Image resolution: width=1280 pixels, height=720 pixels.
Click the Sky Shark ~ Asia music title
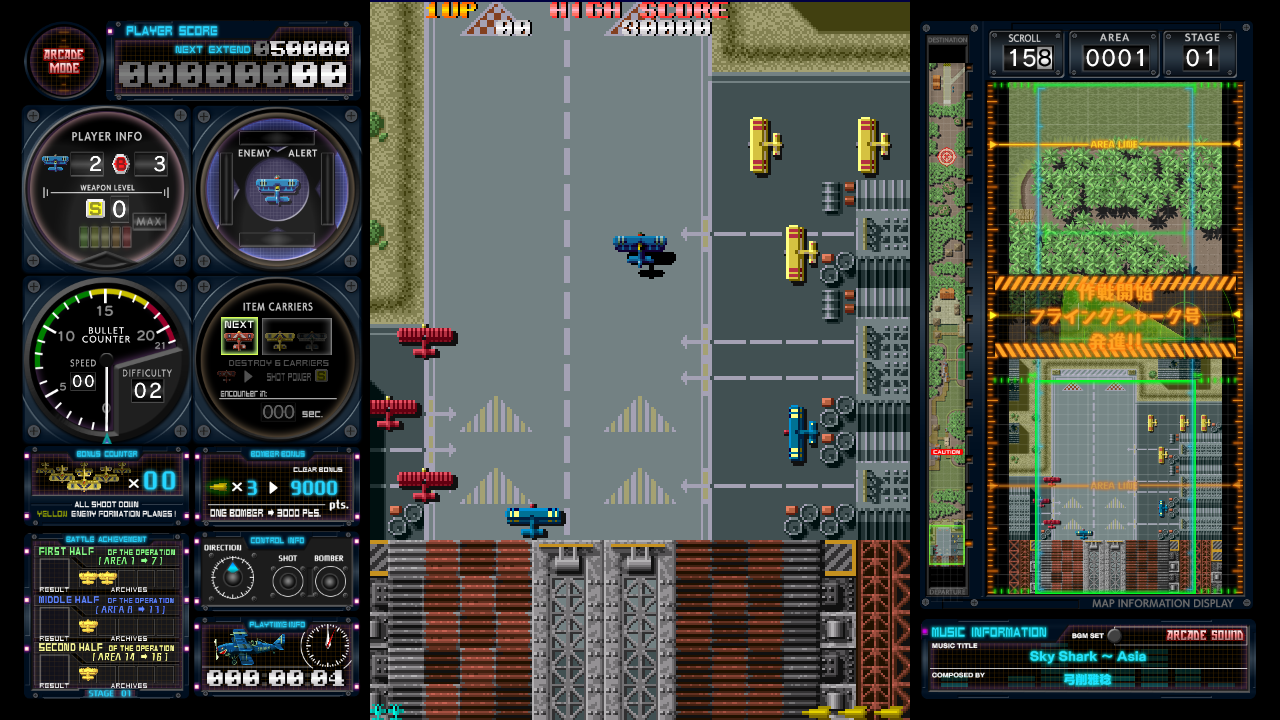[1088, 656]
